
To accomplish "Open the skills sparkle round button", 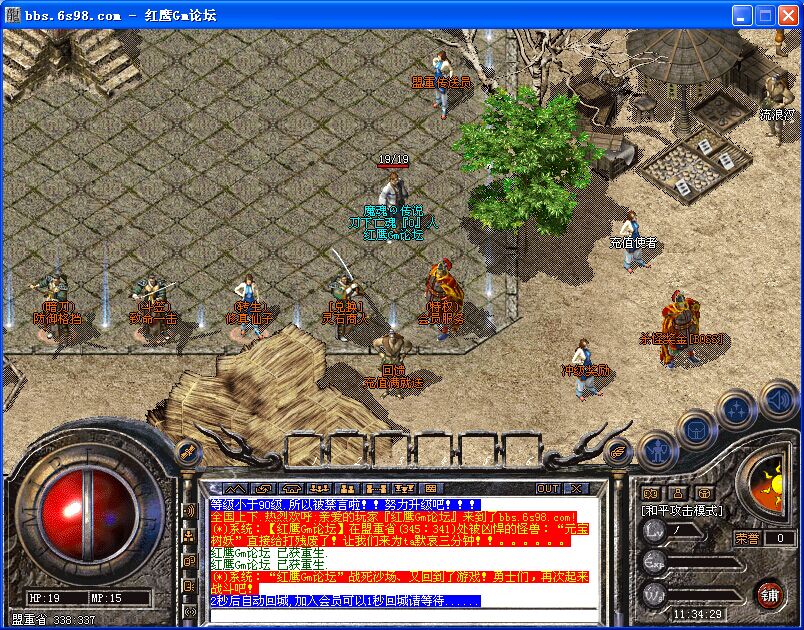I will click(x=737, y=409).
